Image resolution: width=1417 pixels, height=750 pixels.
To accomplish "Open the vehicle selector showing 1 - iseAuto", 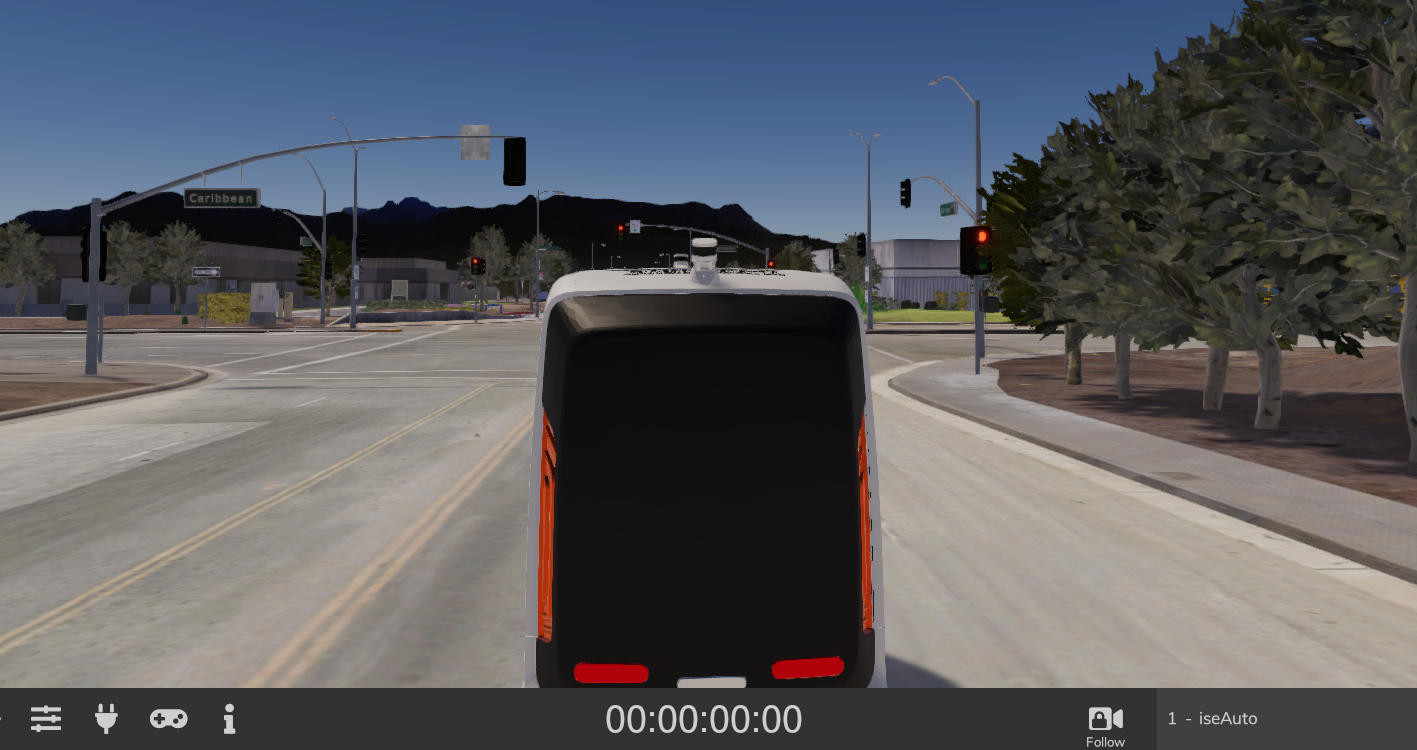I will pyautogui.click(x=1213, y=718).
